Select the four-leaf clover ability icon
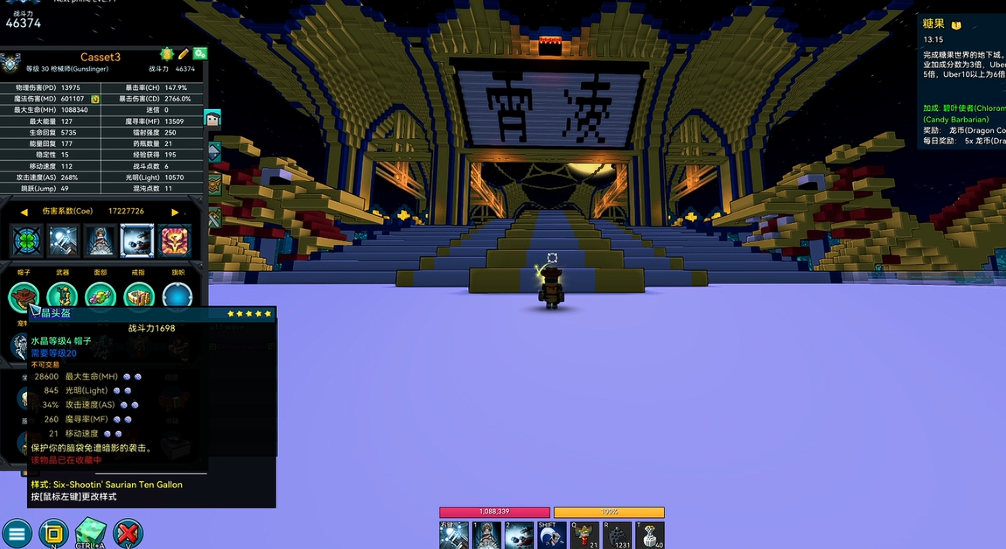 click(26, 241)
